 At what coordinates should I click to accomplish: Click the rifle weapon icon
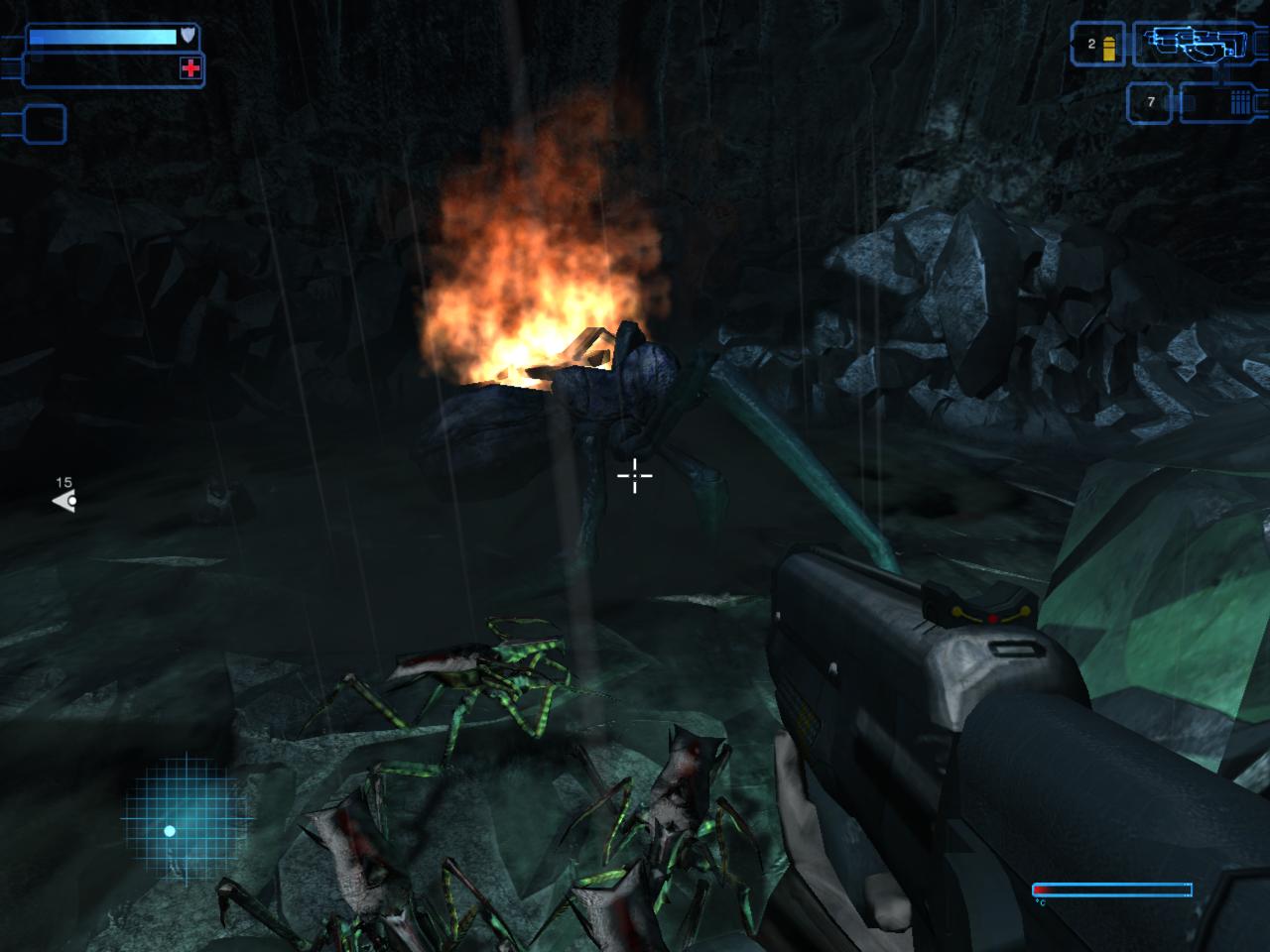pyautogui.click(x=1198, y=43)
